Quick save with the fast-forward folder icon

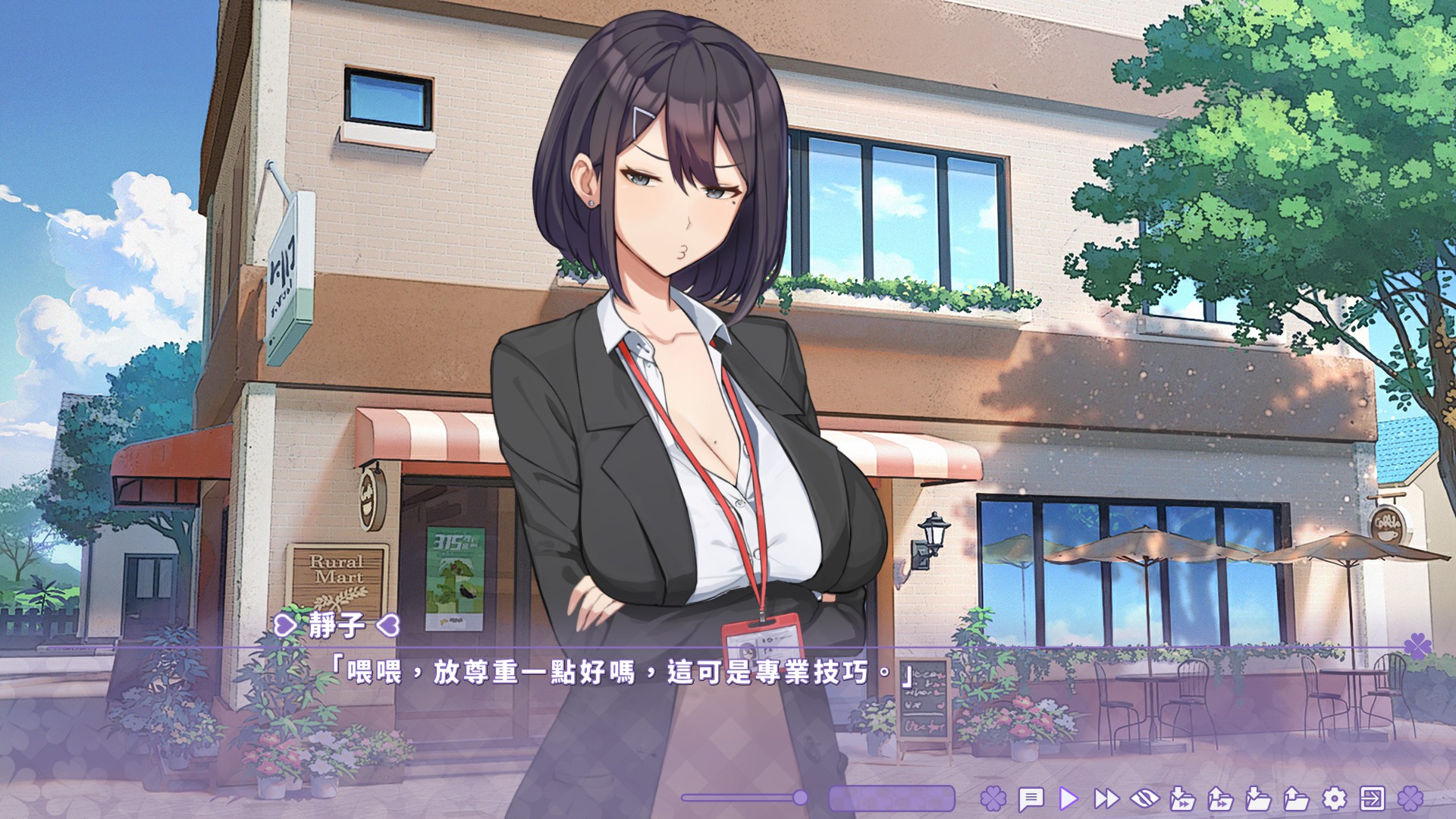(x=1182, y=799)
